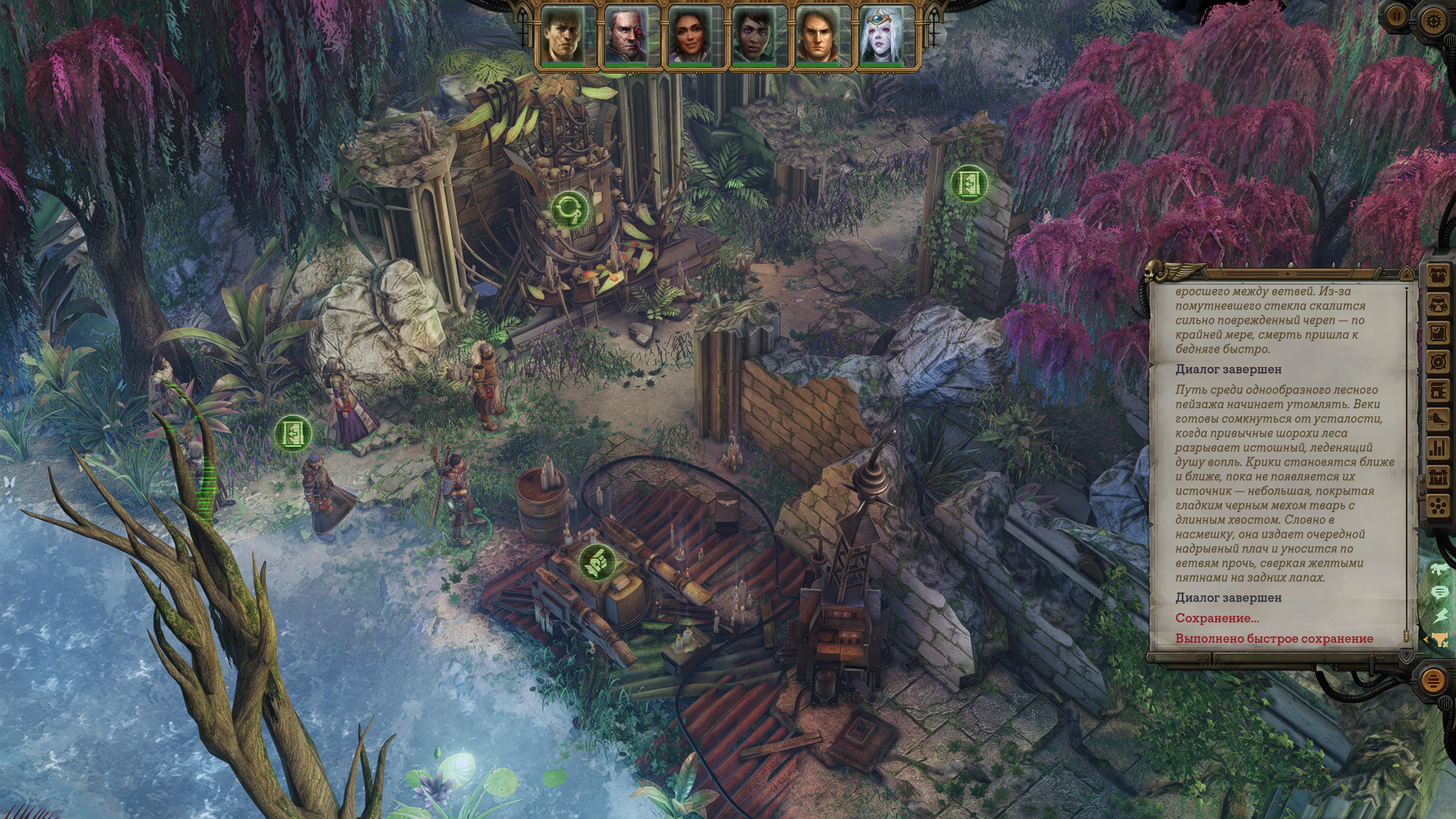Open the five-dot formation icon
Screen dimensions: 1456x819
coord(1439,506)
